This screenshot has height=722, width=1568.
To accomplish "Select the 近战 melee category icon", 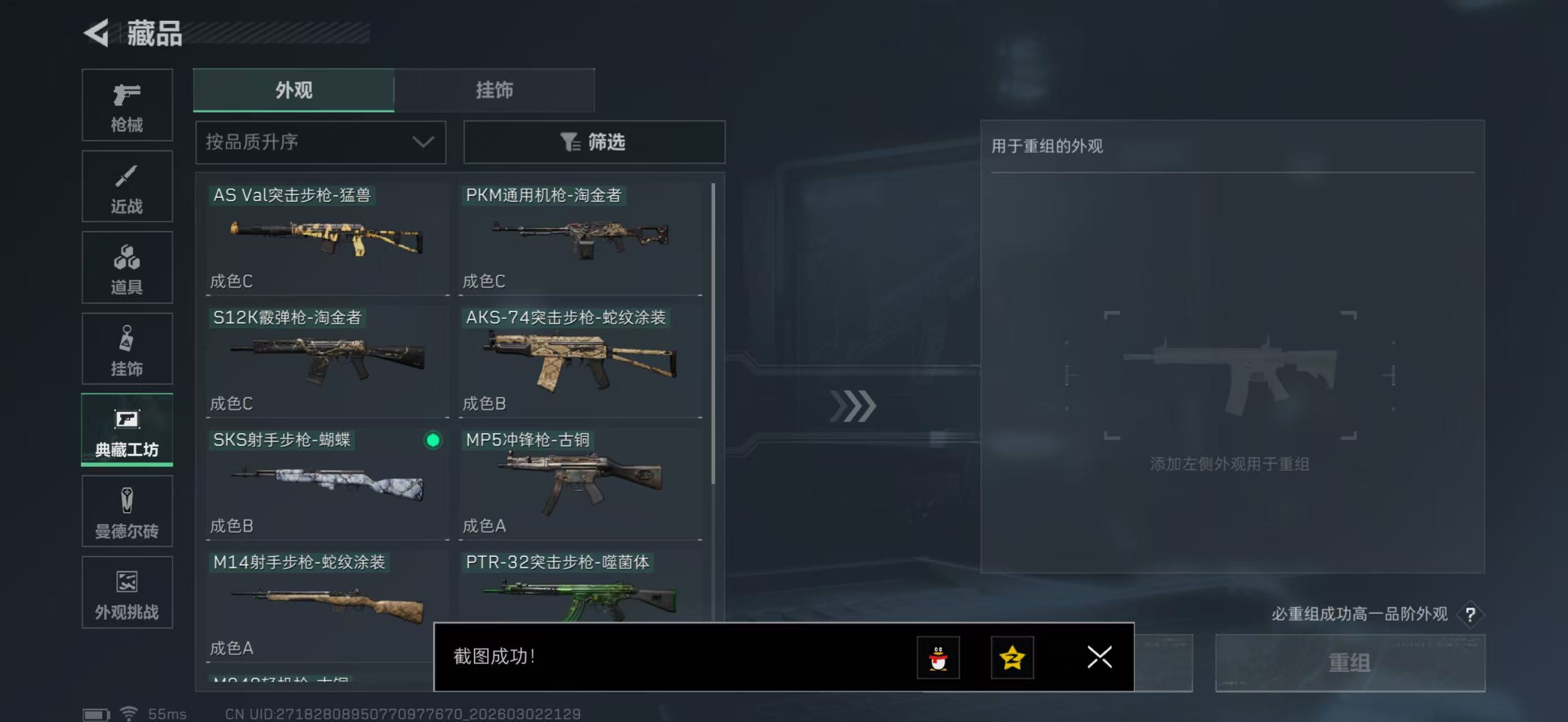I will (x=127, y=186).
